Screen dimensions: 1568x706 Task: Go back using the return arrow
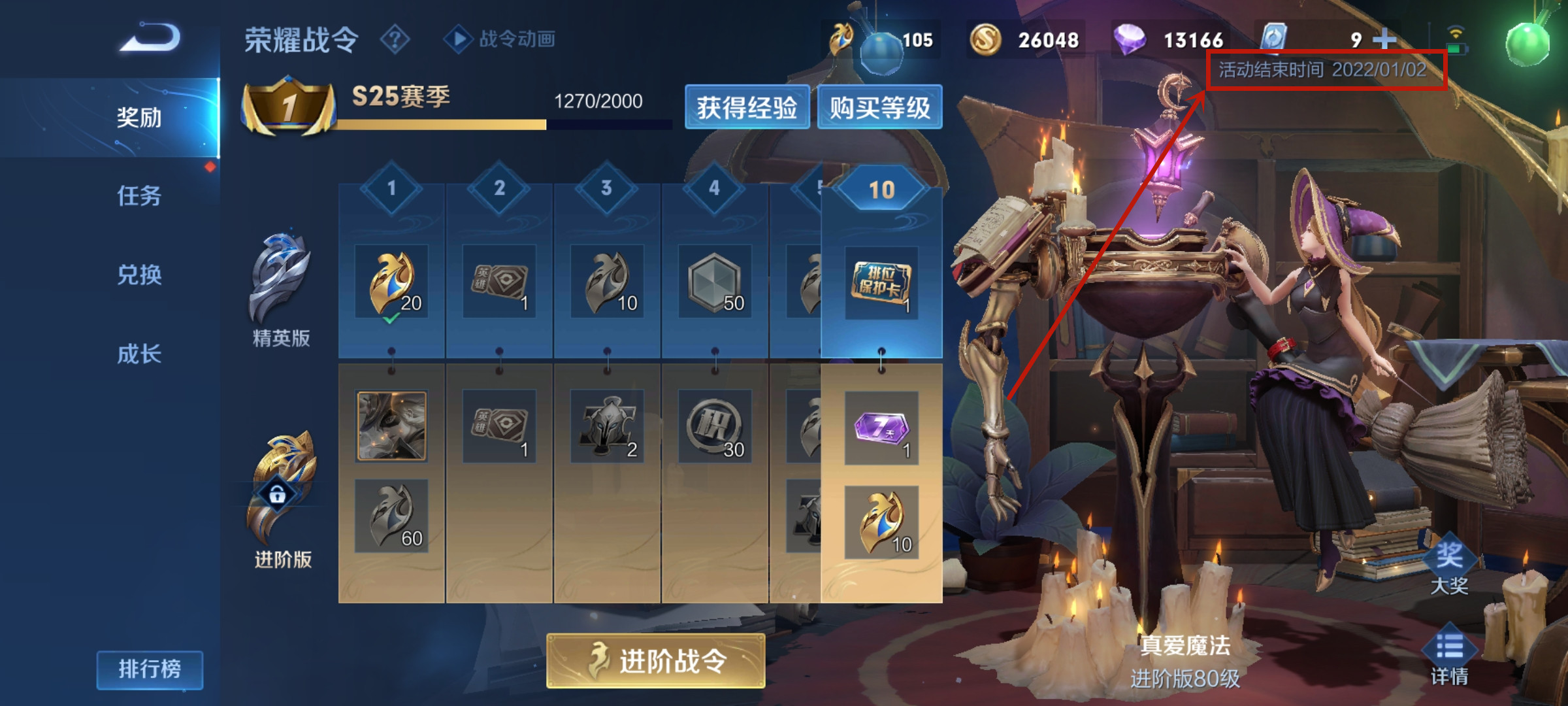tap(150, 38)
